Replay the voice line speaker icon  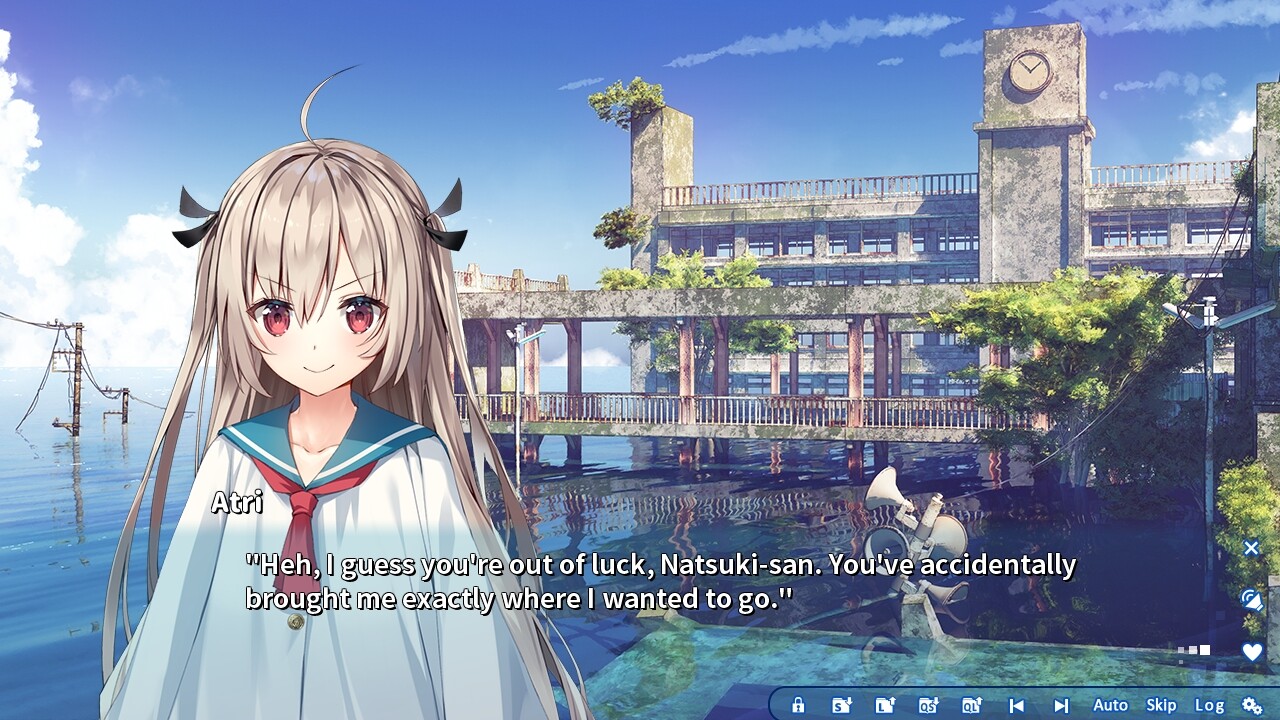pos(1251,600)
